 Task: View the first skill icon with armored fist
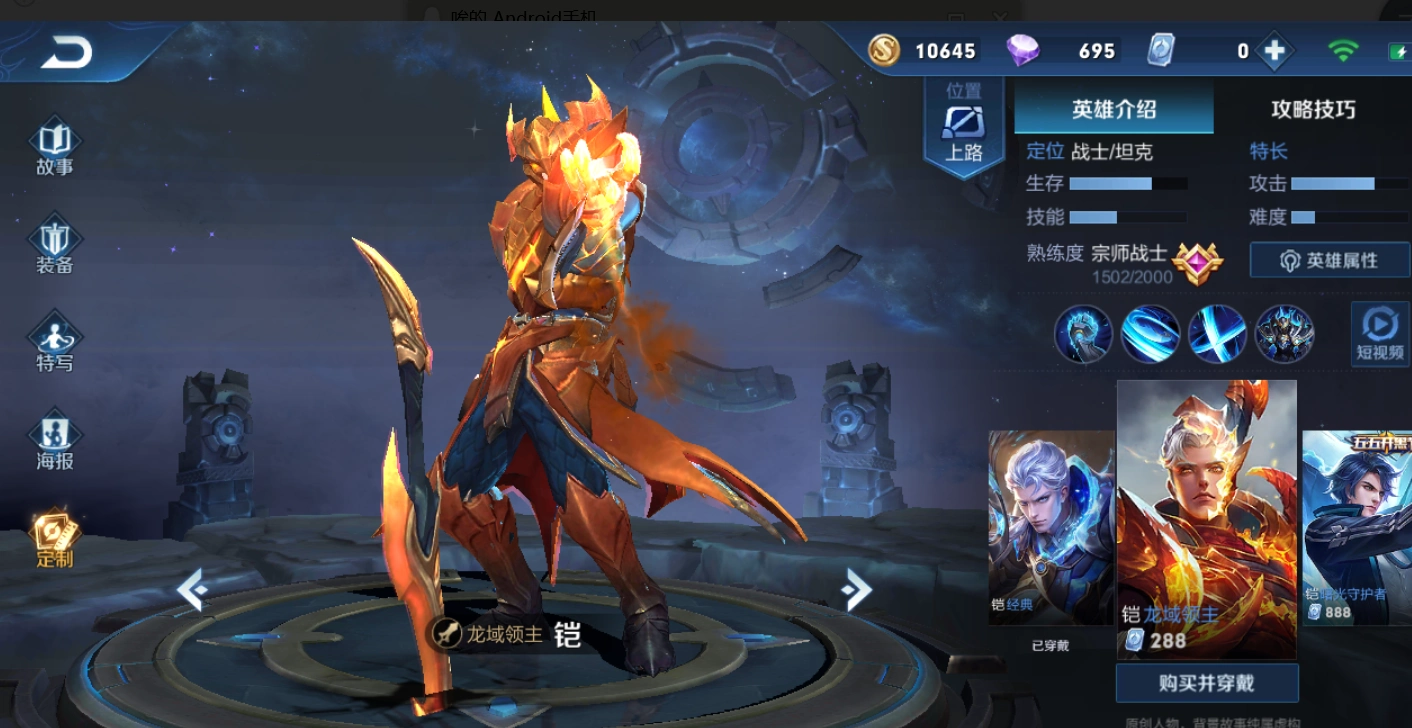[x=1083, y=334]
